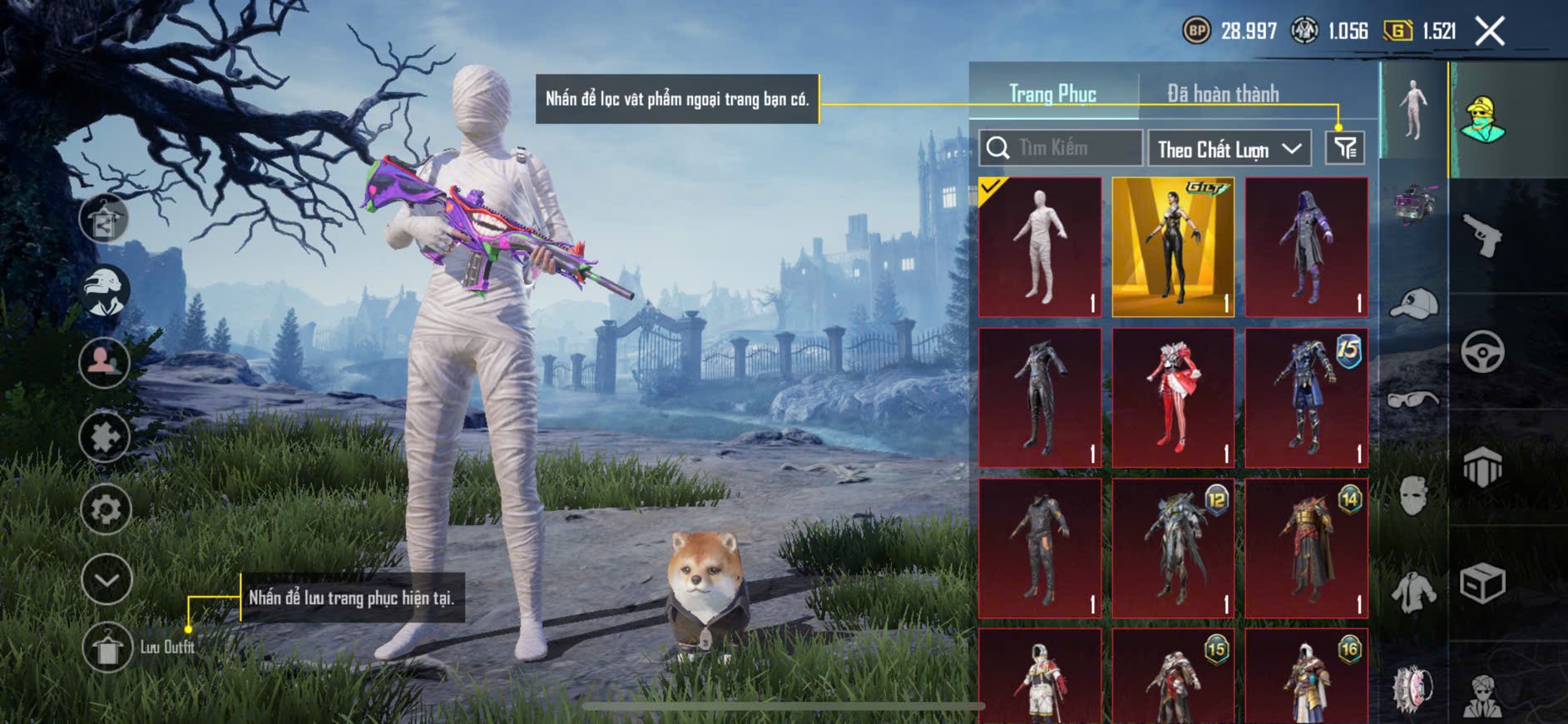Viewport: 1568px width, 724px height.
Task: Select the cap headwear category
Action: (1413, 304)
